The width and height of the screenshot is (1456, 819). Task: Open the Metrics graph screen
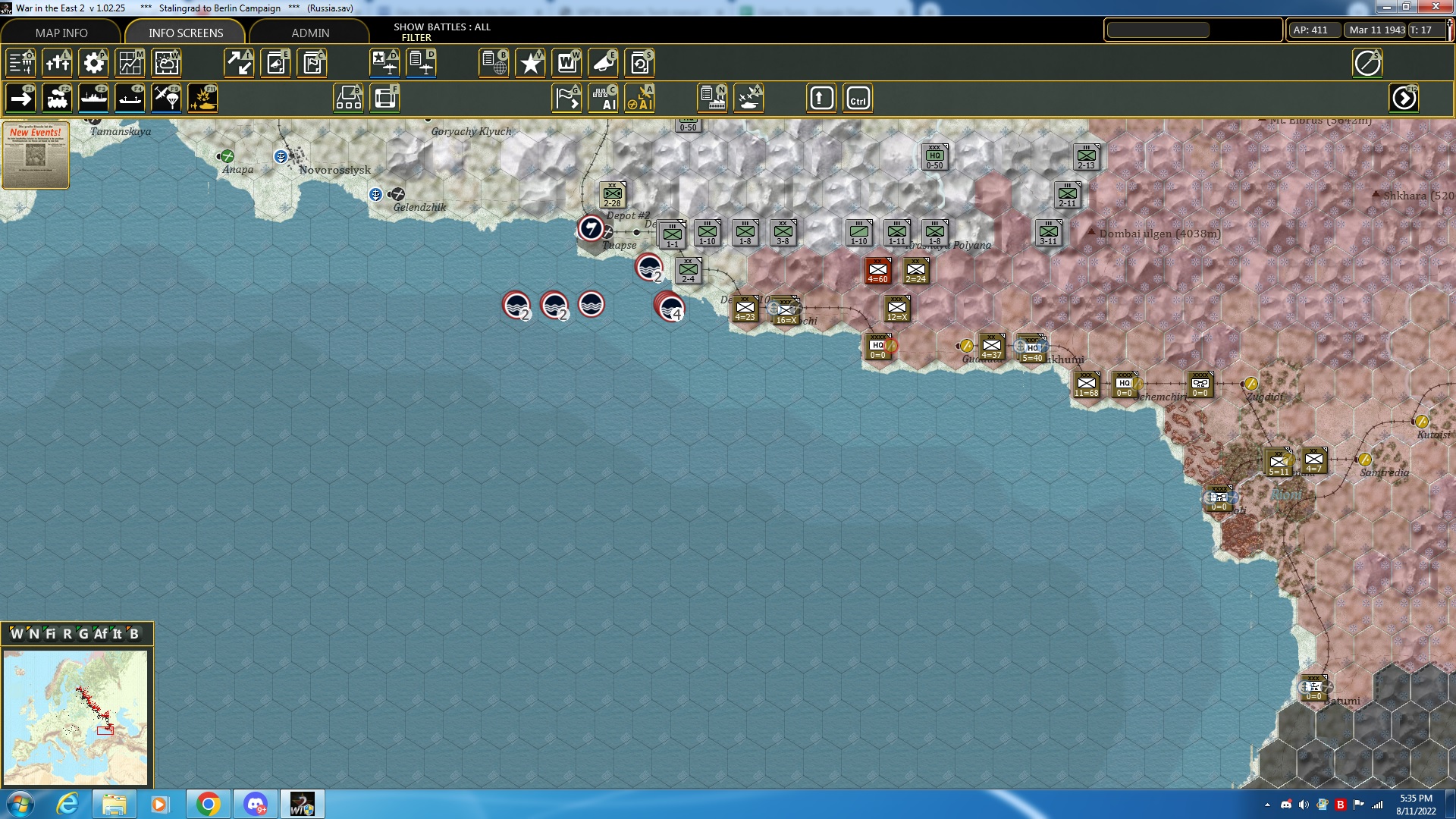coord(130,63)
